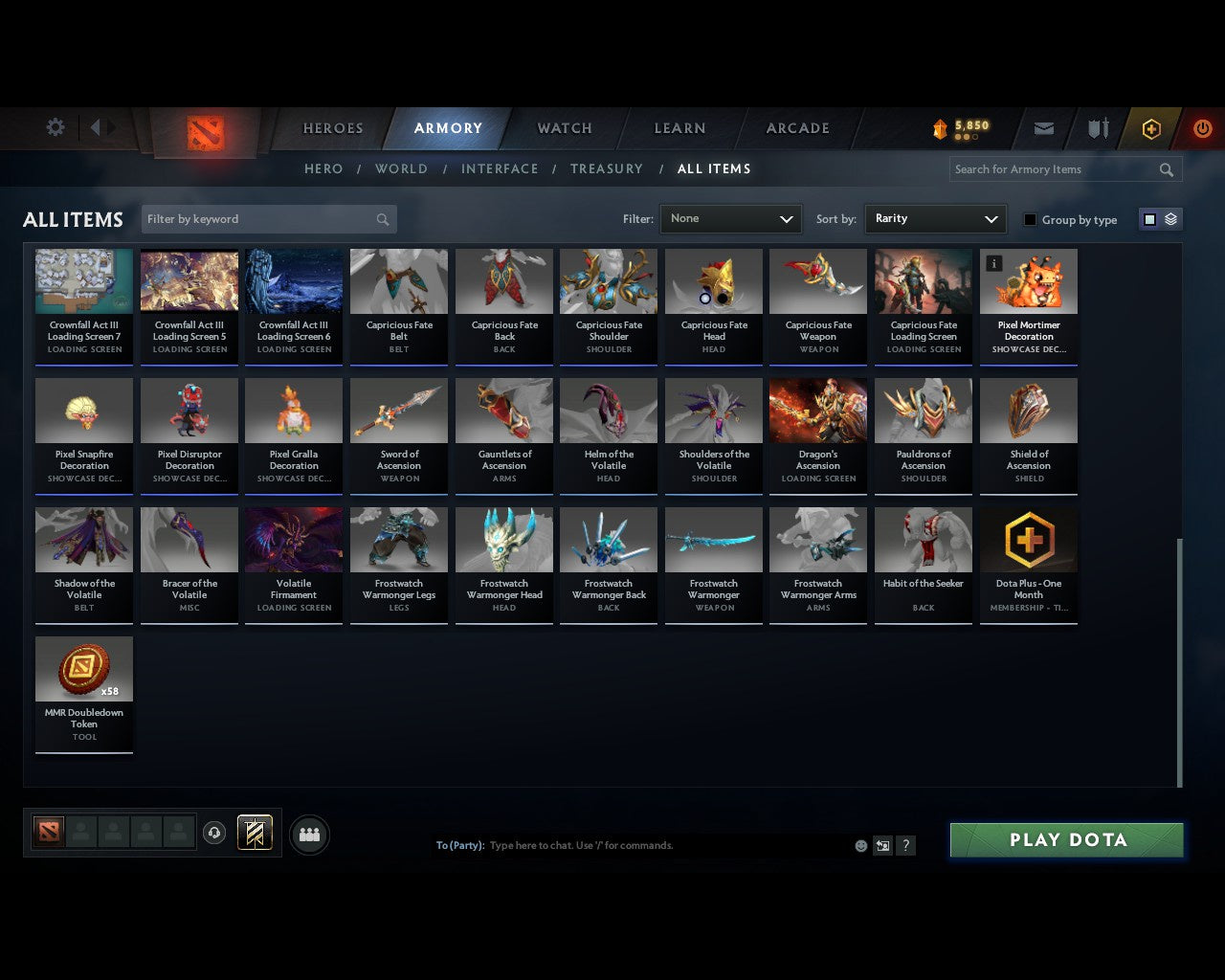The width and height of the screenshot is (1225, 980).
Task: Enable the Group by type checkbox
Action: point(1030,218)
